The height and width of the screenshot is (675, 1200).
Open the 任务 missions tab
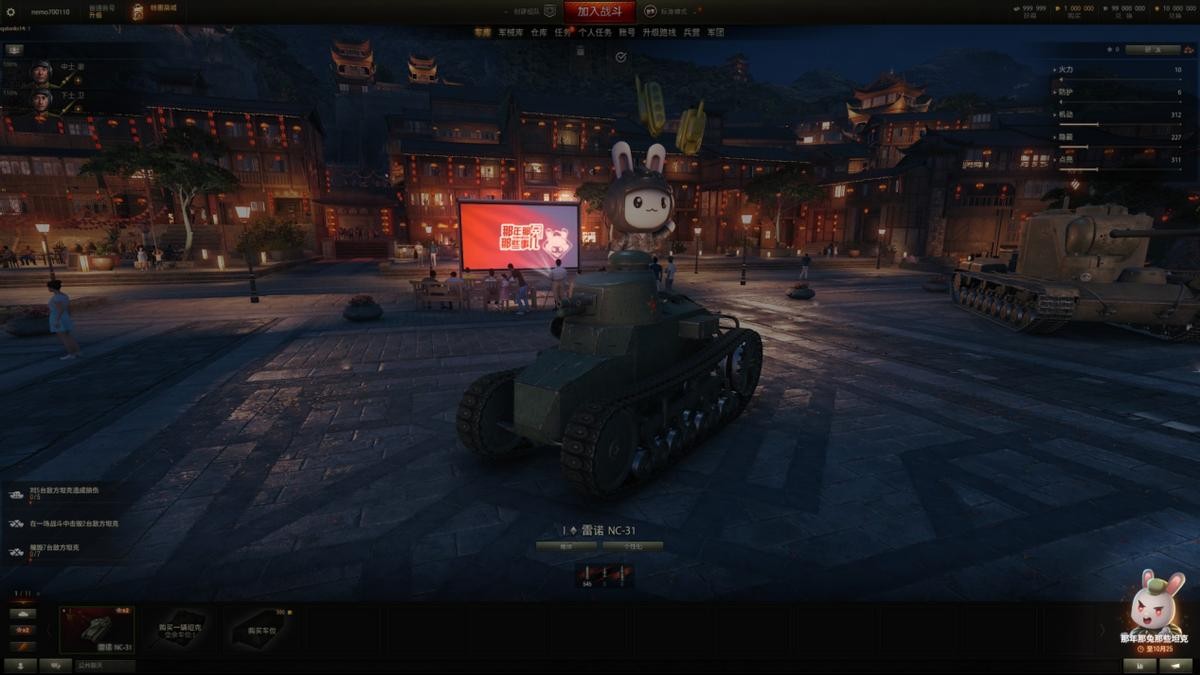click(x=563, y=32)
